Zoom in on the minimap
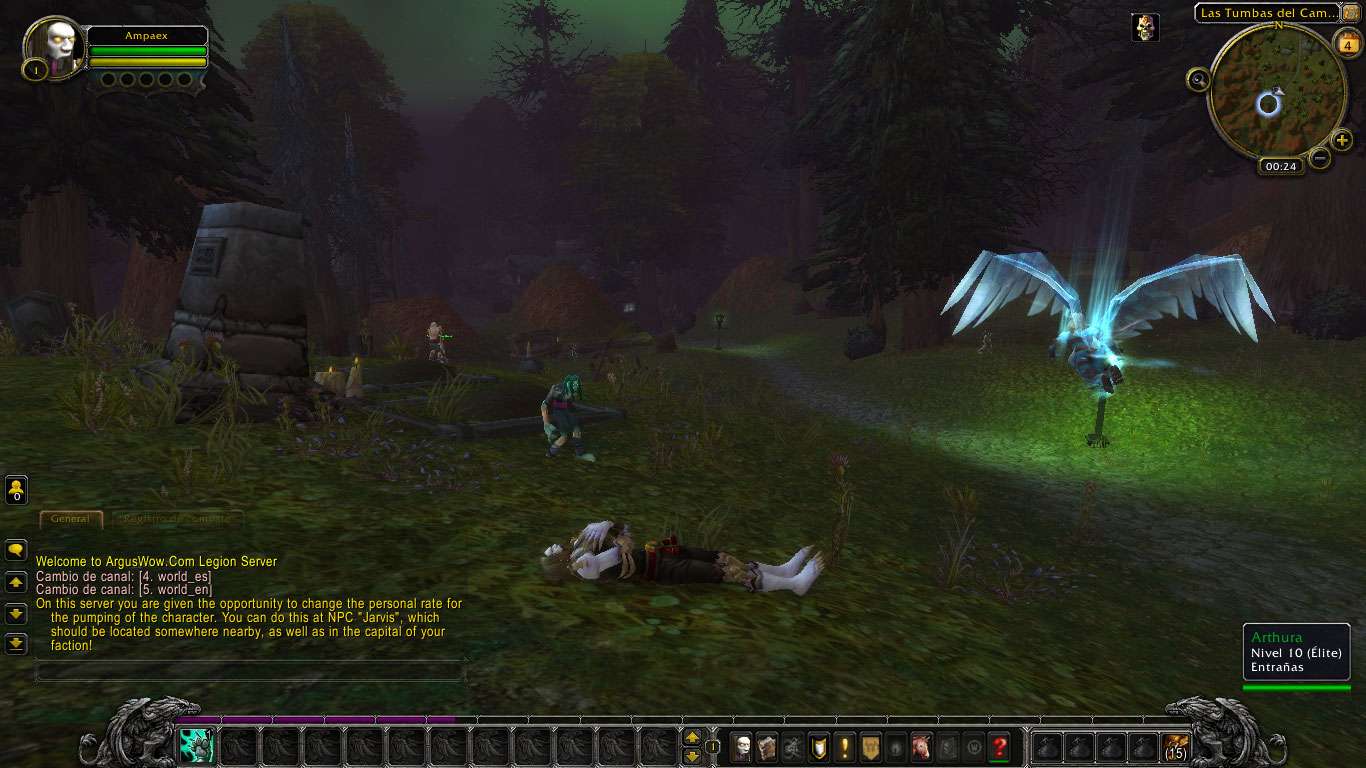This screenshot has height=768, width=1366. click(1342, 140)
